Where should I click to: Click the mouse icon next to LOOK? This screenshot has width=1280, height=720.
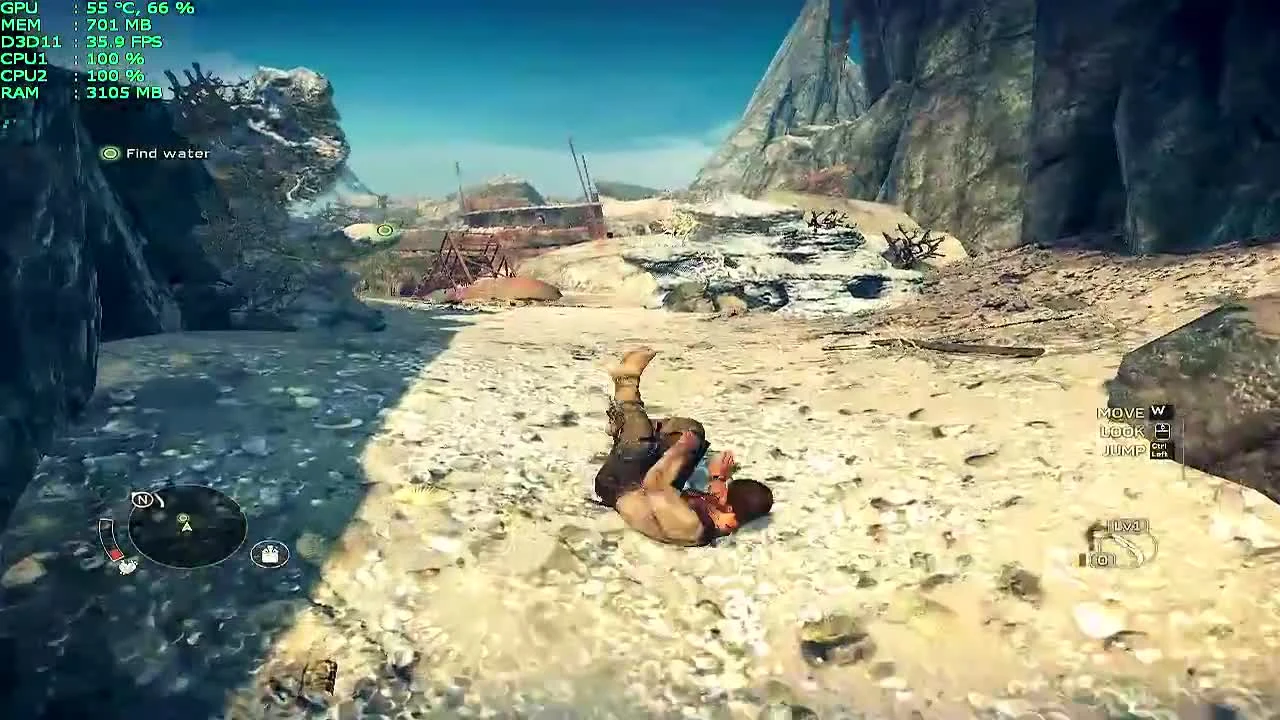click(1161, 430)
